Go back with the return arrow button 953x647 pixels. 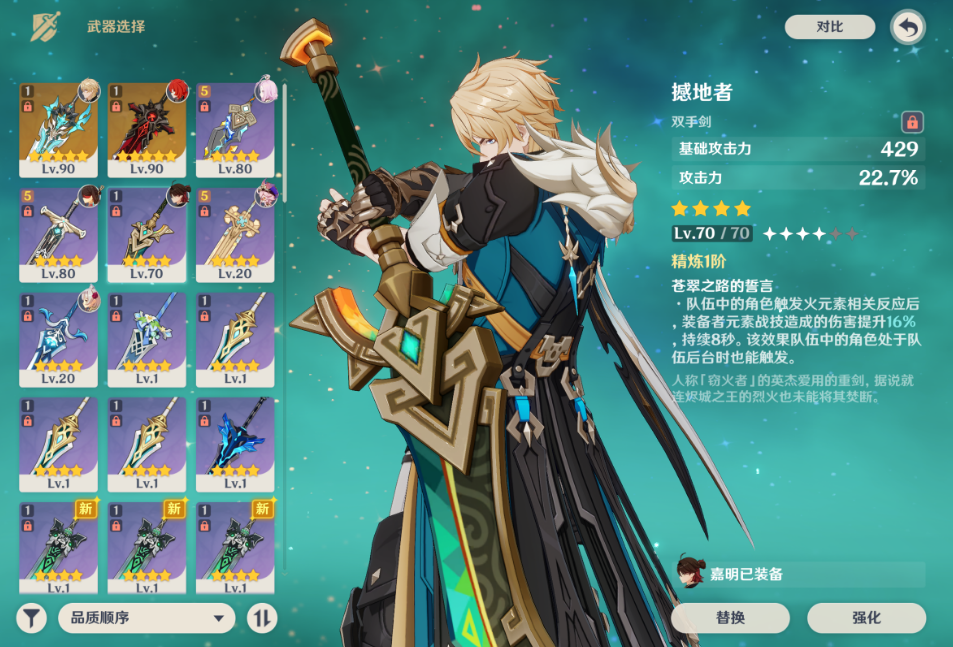tap(907, 28)
